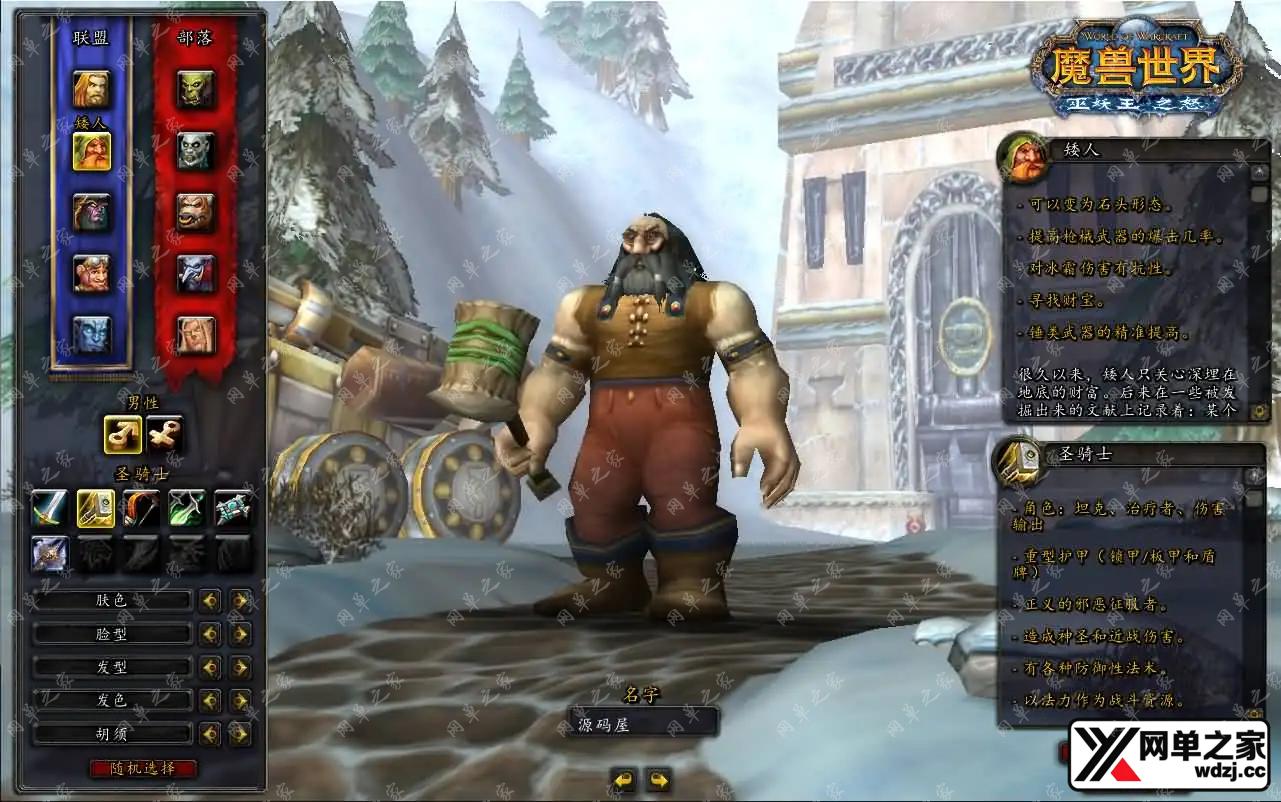Select the Human race portrait

[91, 90]
